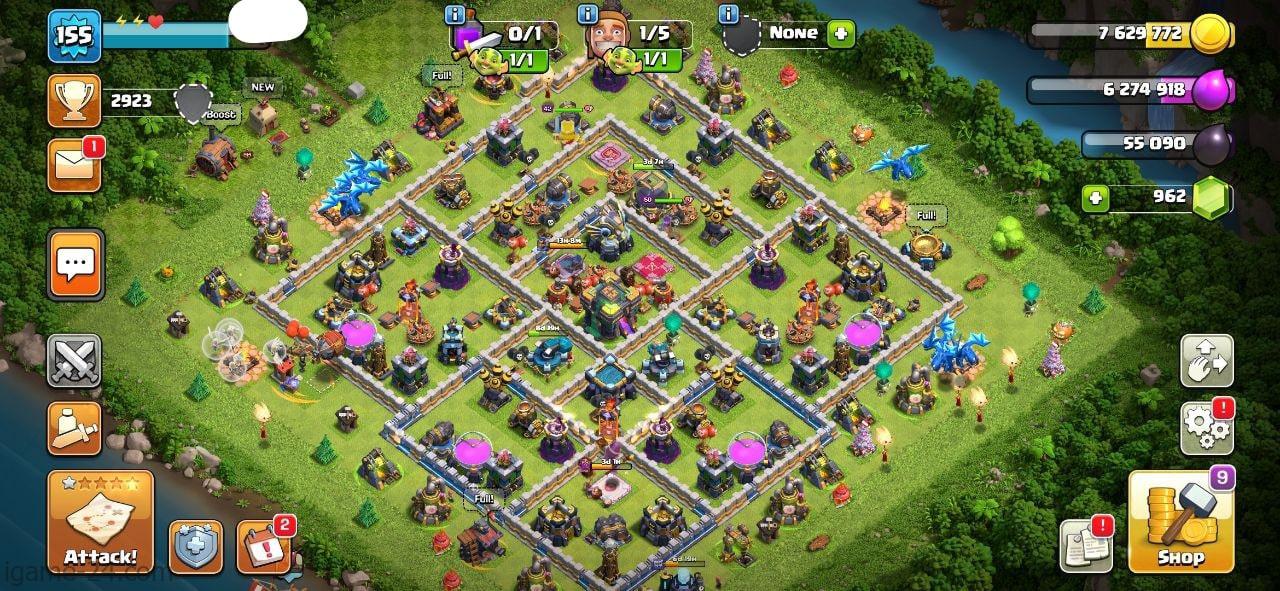
Task: Add gems with the green plus
Action: pos(1096,198)
